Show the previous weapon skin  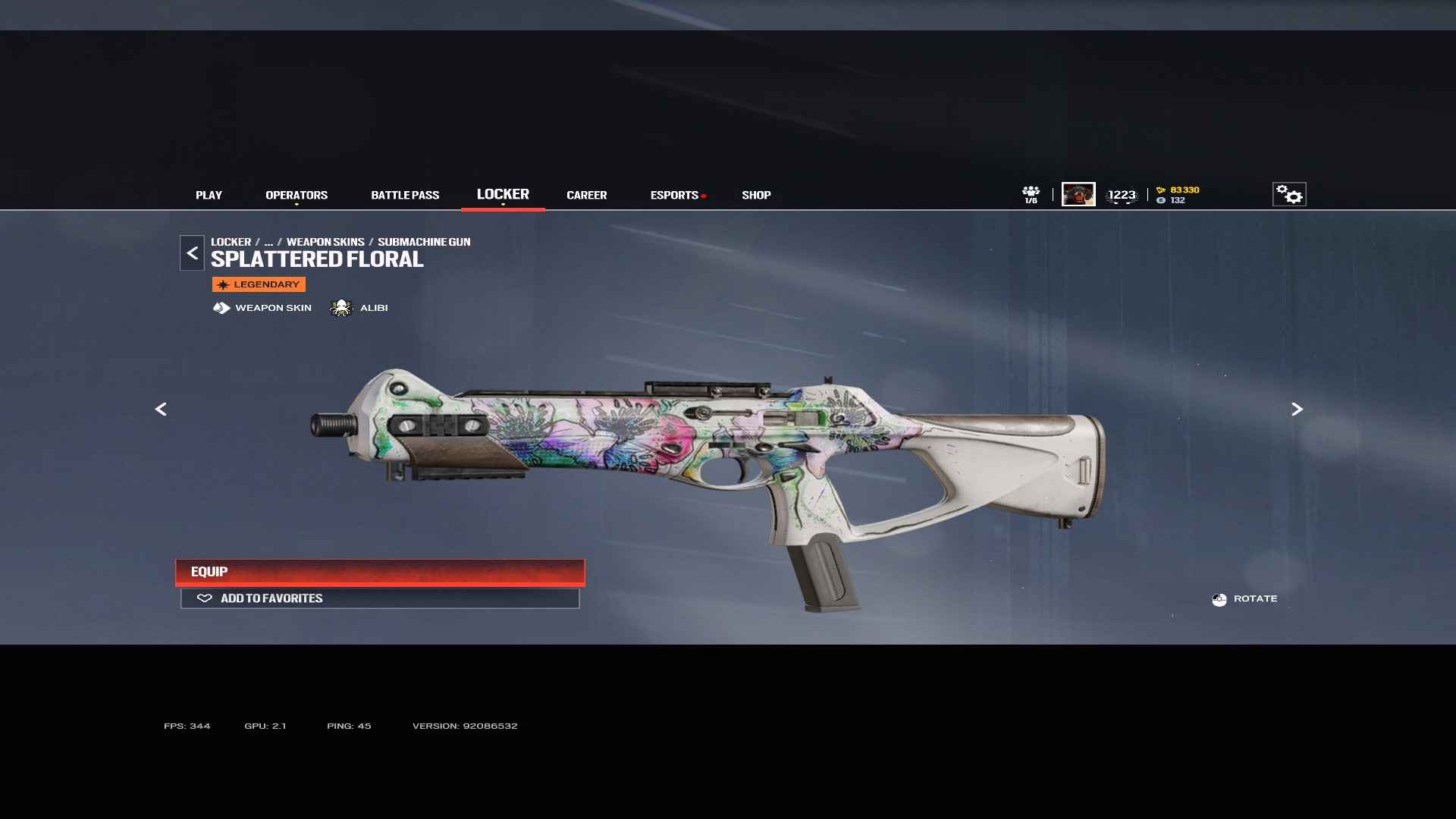(x=161, y=409)
